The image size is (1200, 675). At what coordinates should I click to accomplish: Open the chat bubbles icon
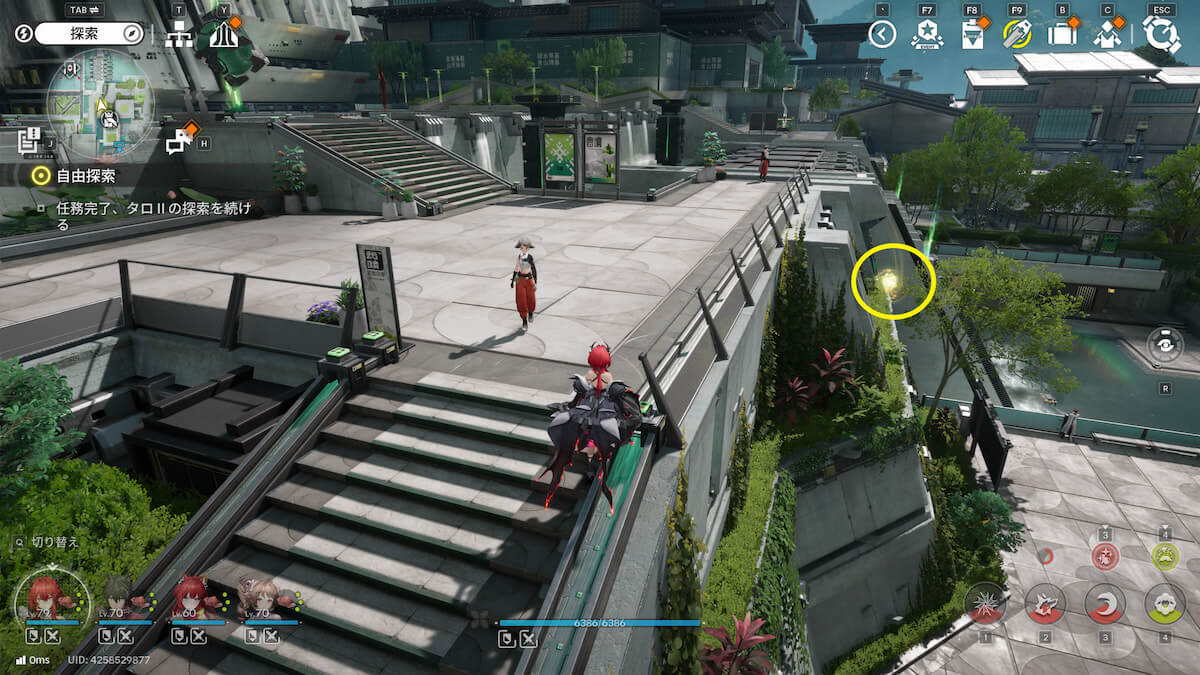pos(180,142)
